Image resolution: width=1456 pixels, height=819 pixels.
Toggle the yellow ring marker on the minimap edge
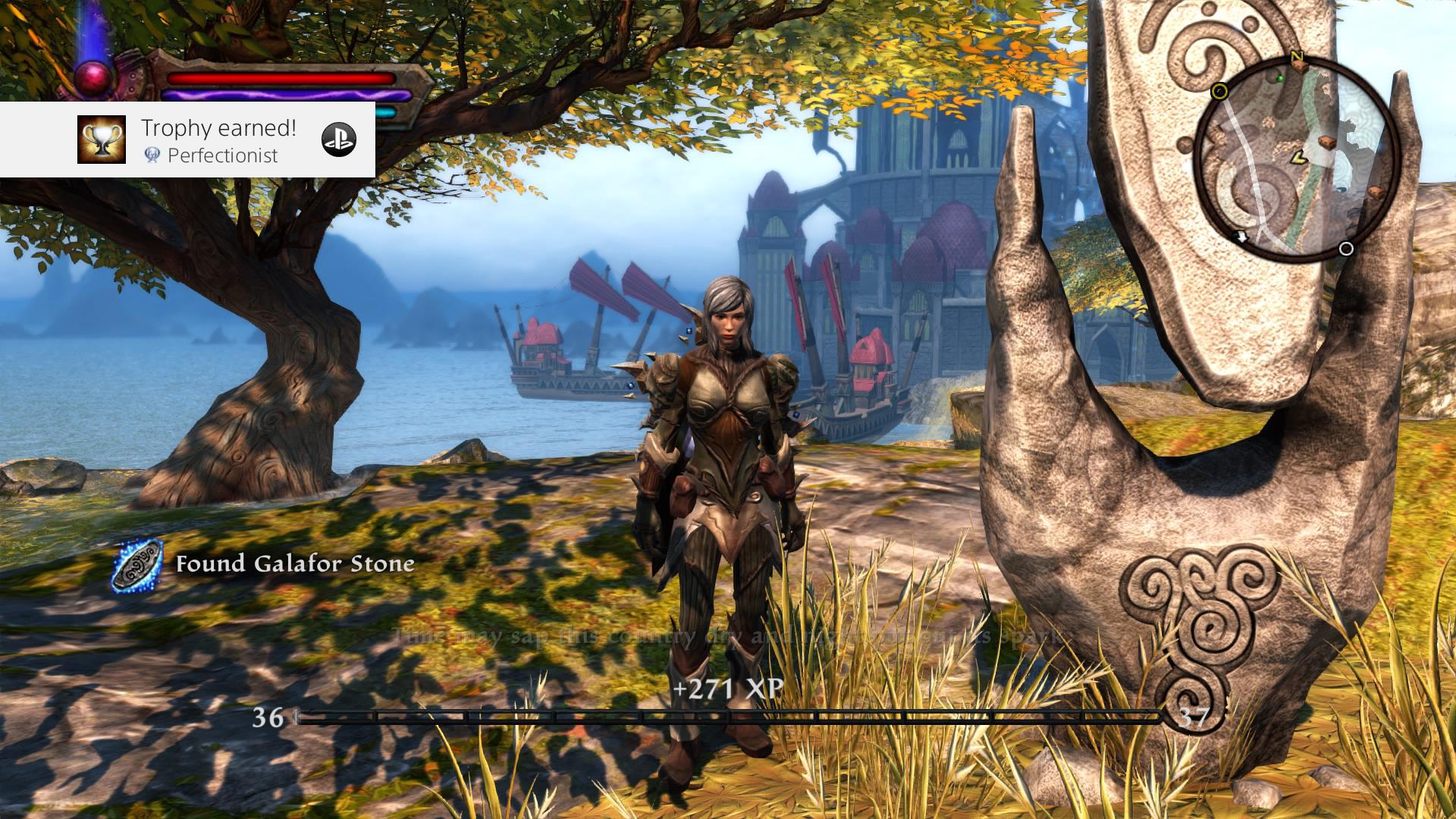1219,92
